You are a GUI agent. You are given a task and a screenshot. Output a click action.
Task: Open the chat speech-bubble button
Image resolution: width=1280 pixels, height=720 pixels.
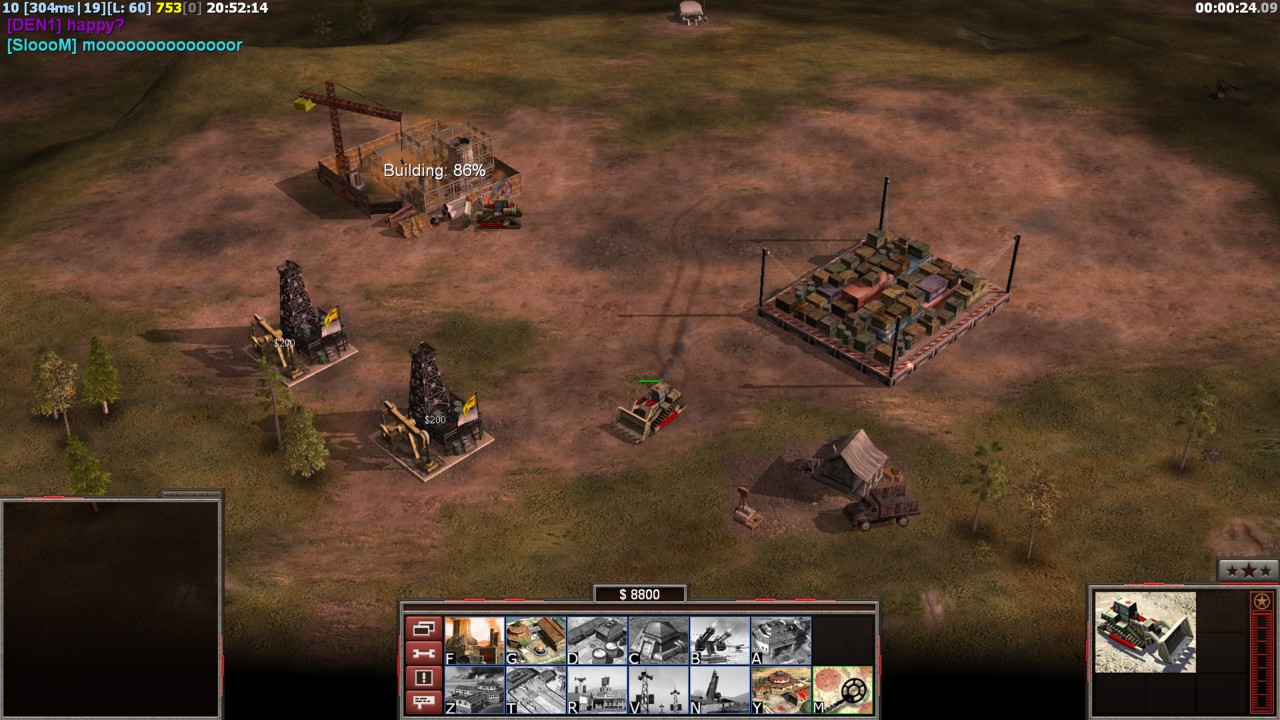pos(423,702)
